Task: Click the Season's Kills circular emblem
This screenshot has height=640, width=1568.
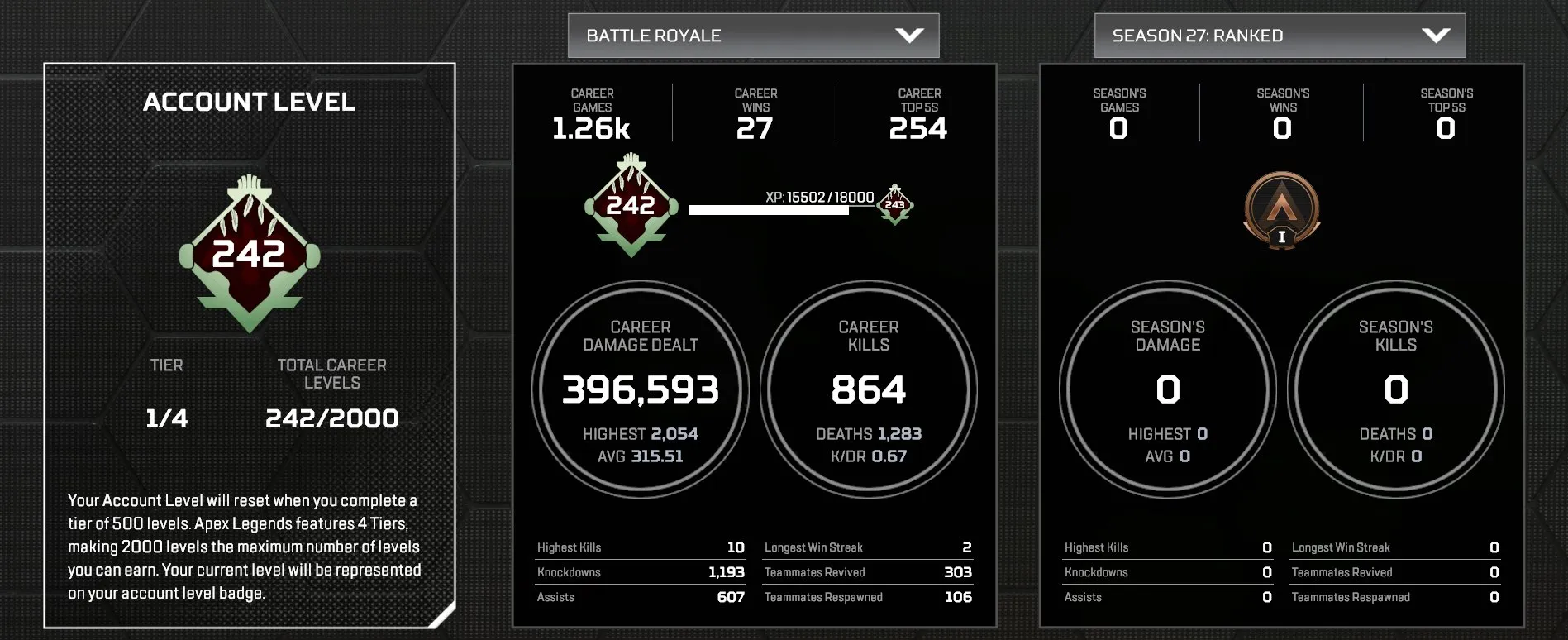Action: point(1394,389)
